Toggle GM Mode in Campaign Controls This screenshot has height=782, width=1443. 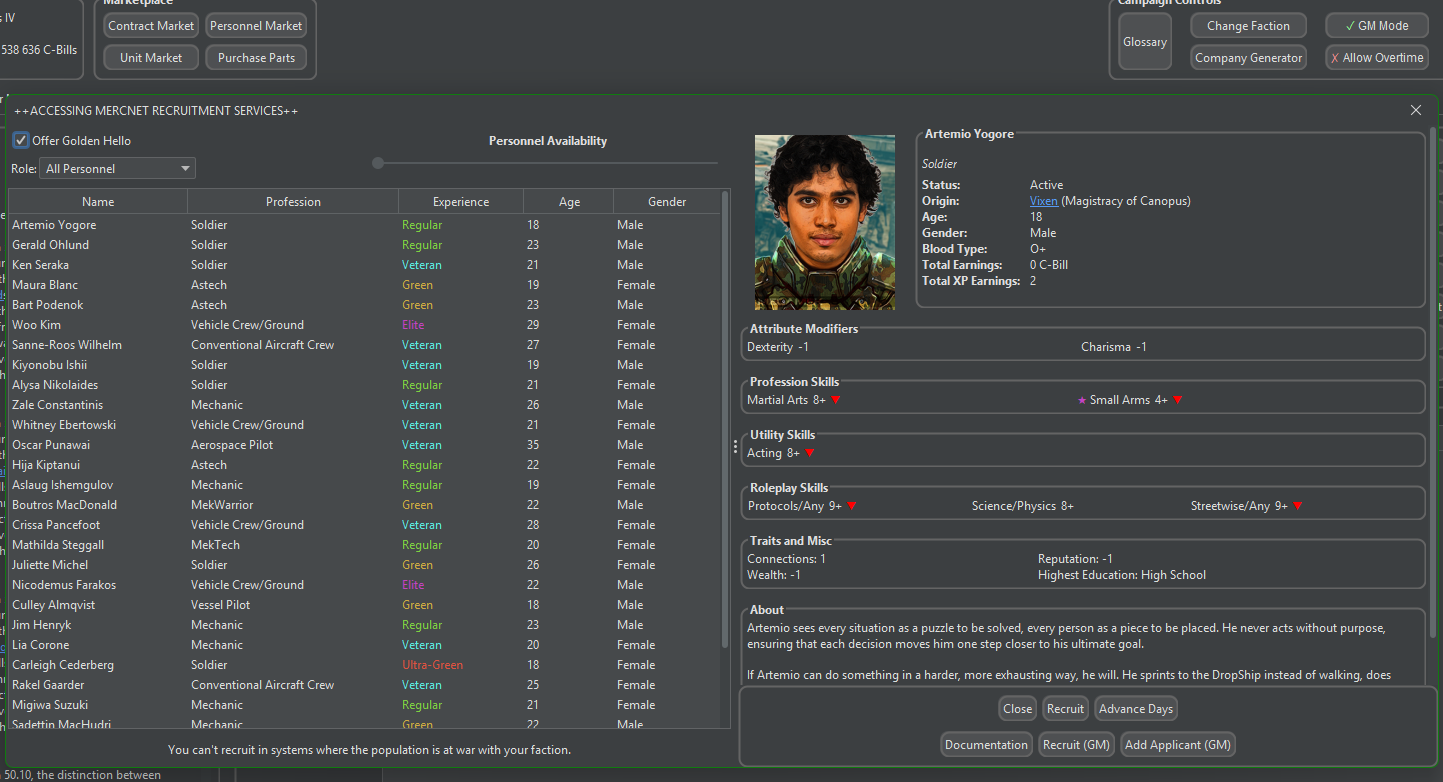(x=1377, y=25)
